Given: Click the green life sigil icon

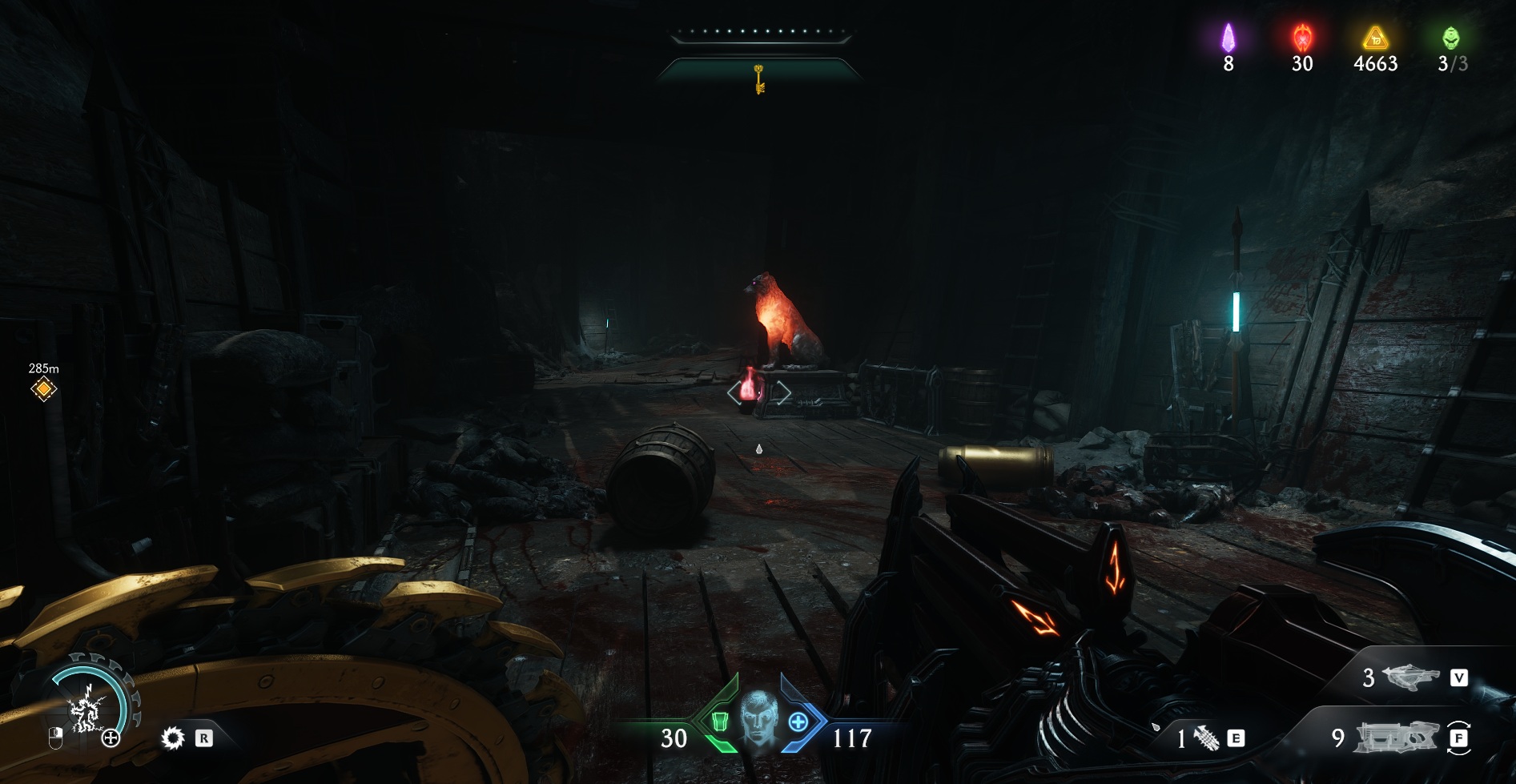Looking at the screenshot, I should (x=1450, y=38).
